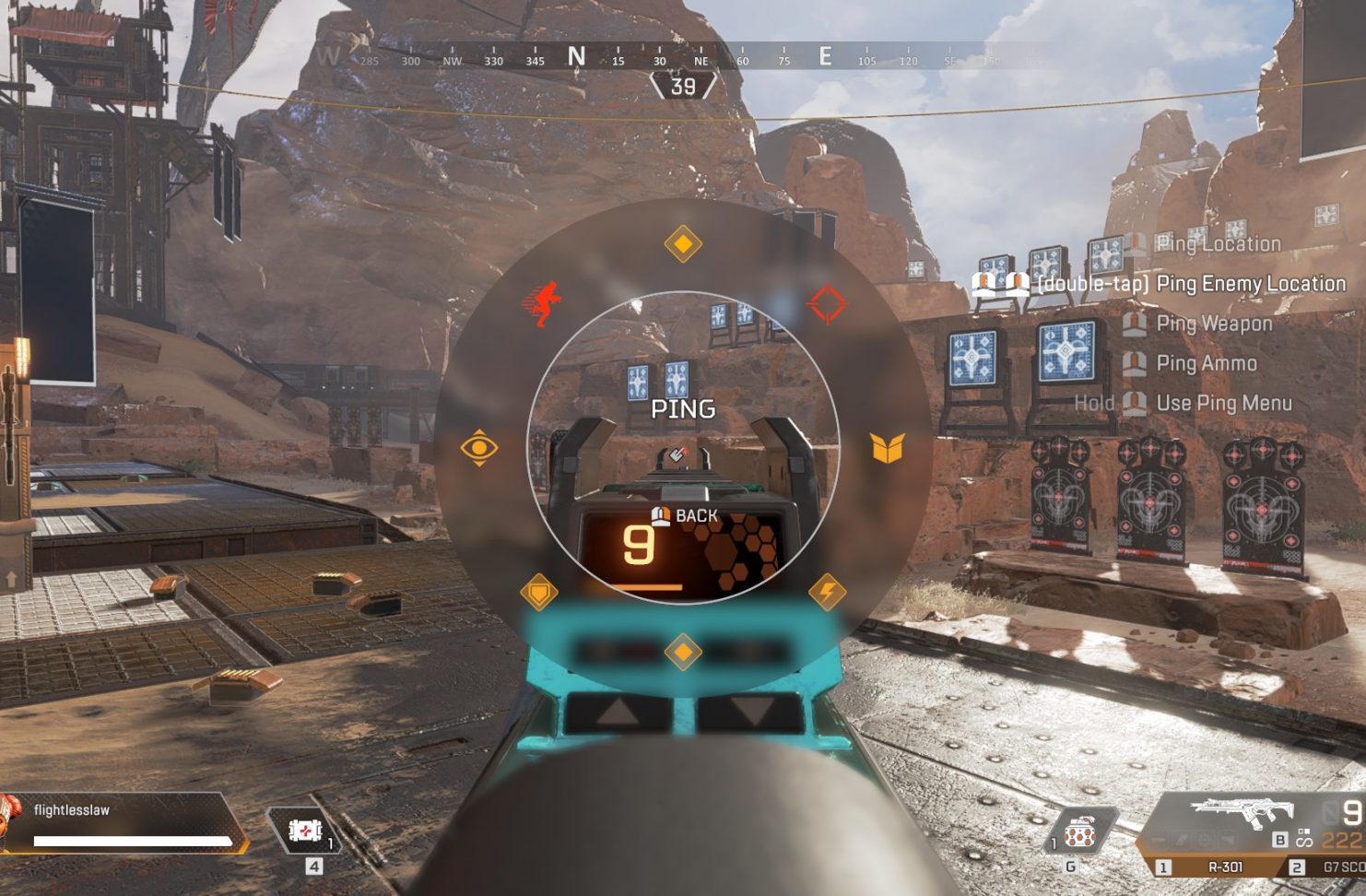The width and height of the screenshot is (1366, 896).
Task: Use the health kit item slot
Action: [x=302, y=831]
